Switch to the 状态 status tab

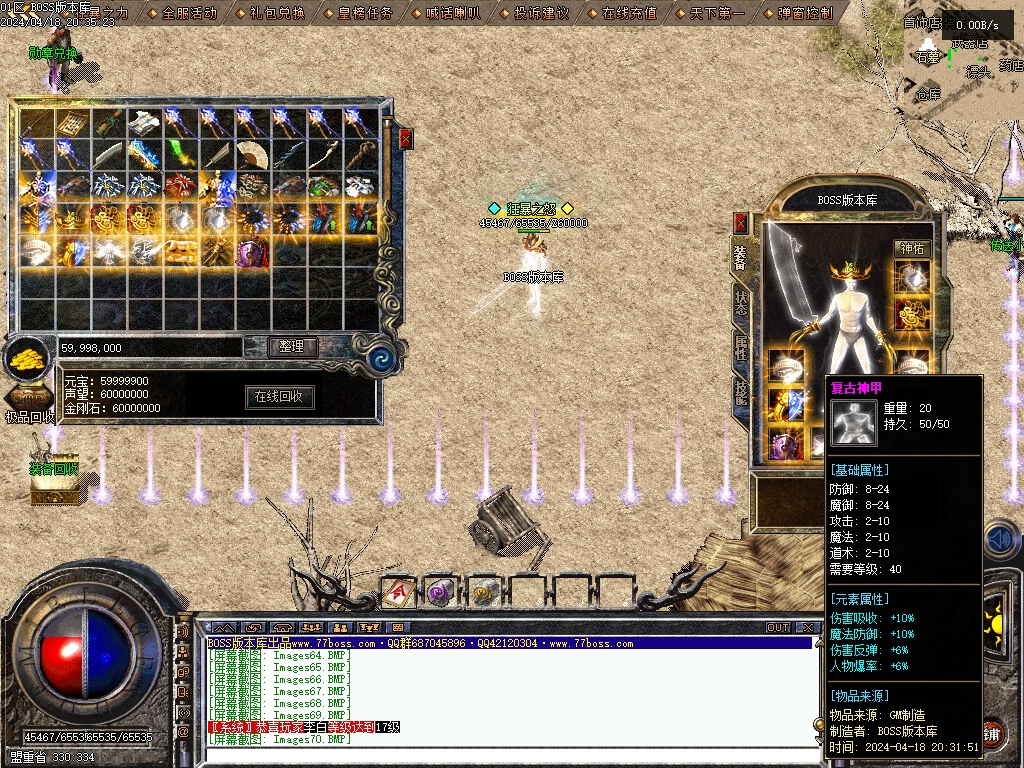point(740,303)
